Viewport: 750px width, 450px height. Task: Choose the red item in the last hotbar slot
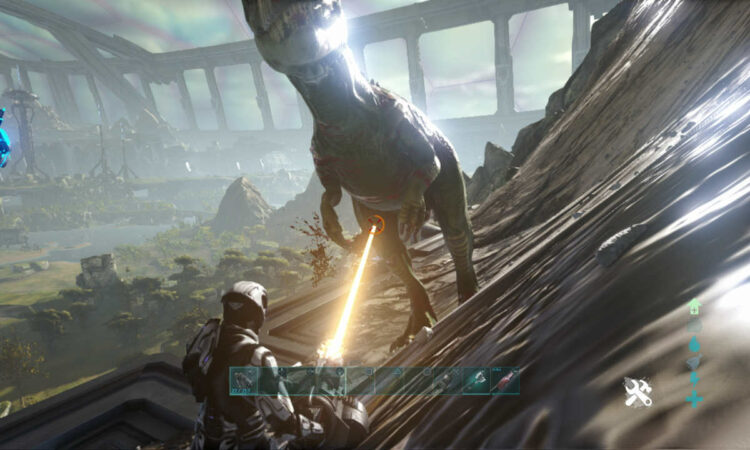click(x=506, y=381)
